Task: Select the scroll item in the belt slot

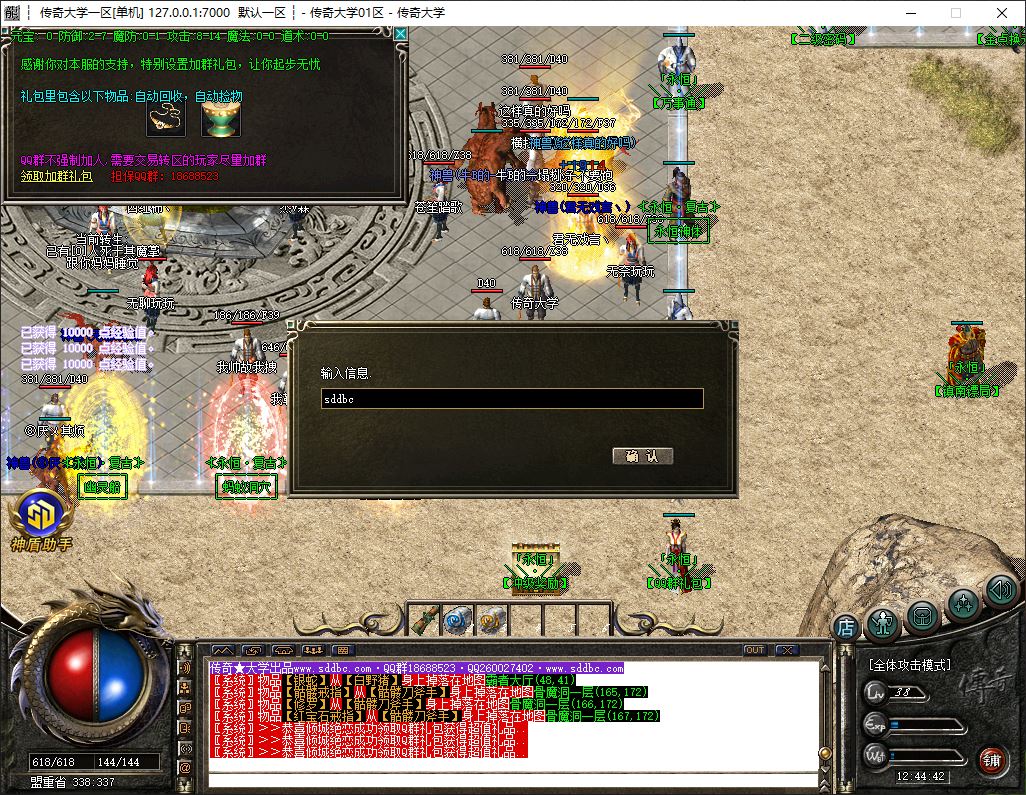Action: pyautogui.click(x=425, y=620)
